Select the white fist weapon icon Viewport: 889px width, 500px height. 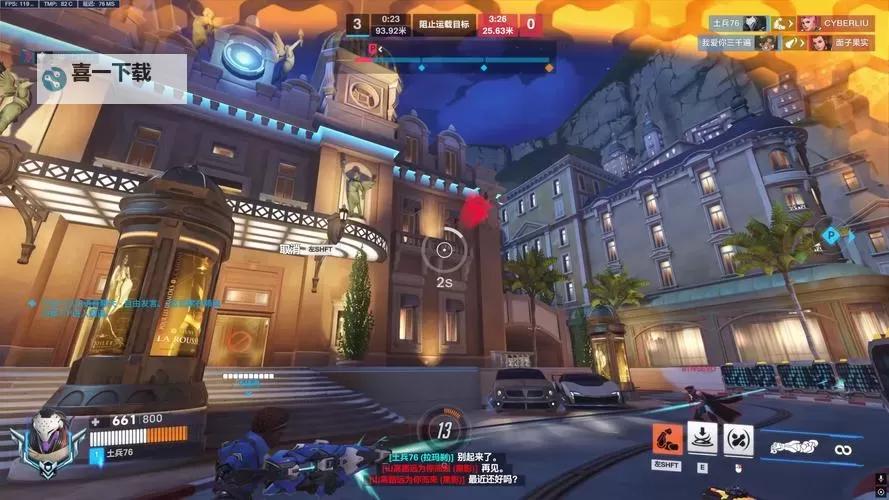(797, 448)
